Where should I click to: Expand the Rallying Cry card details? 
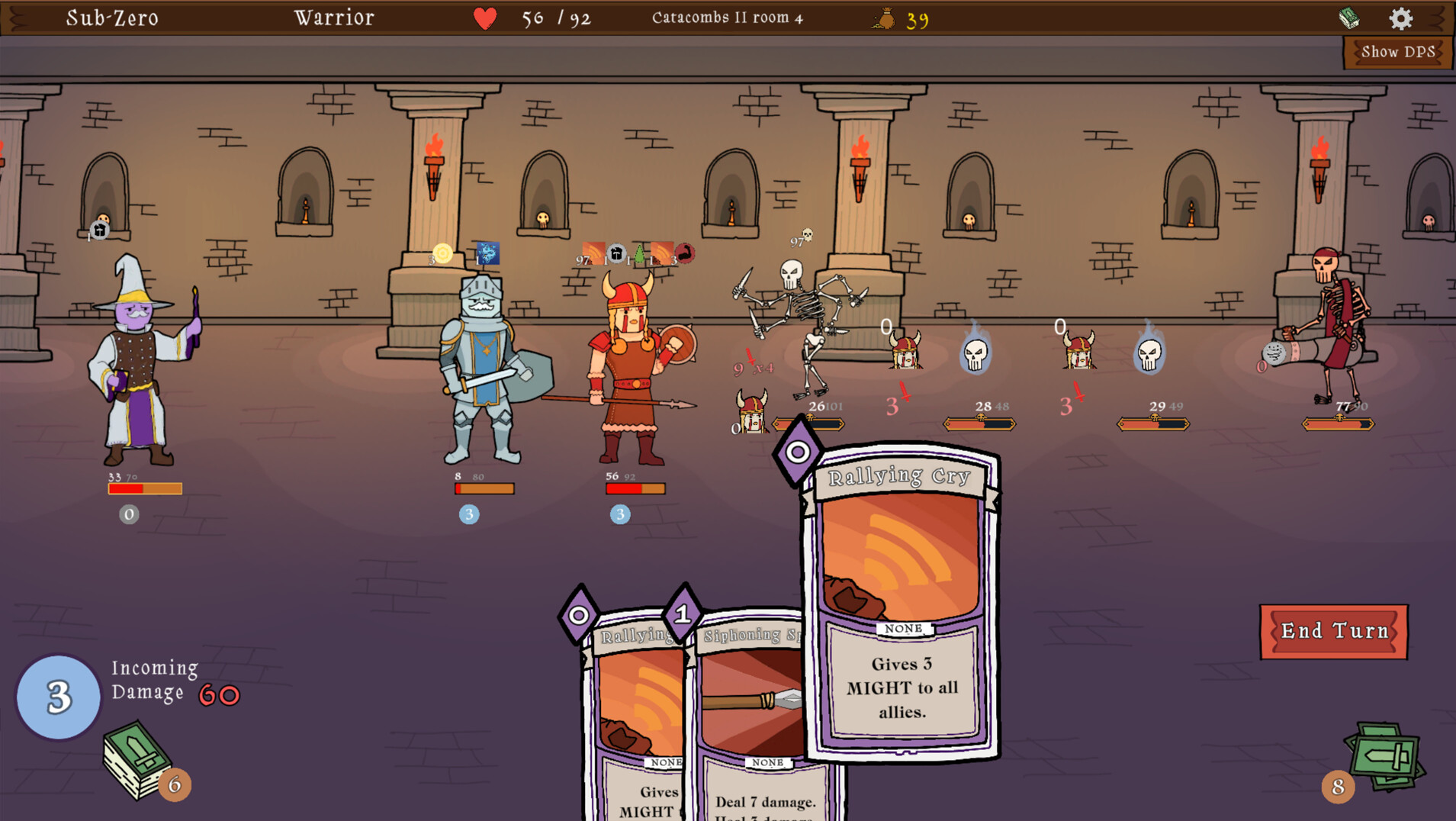898,603
